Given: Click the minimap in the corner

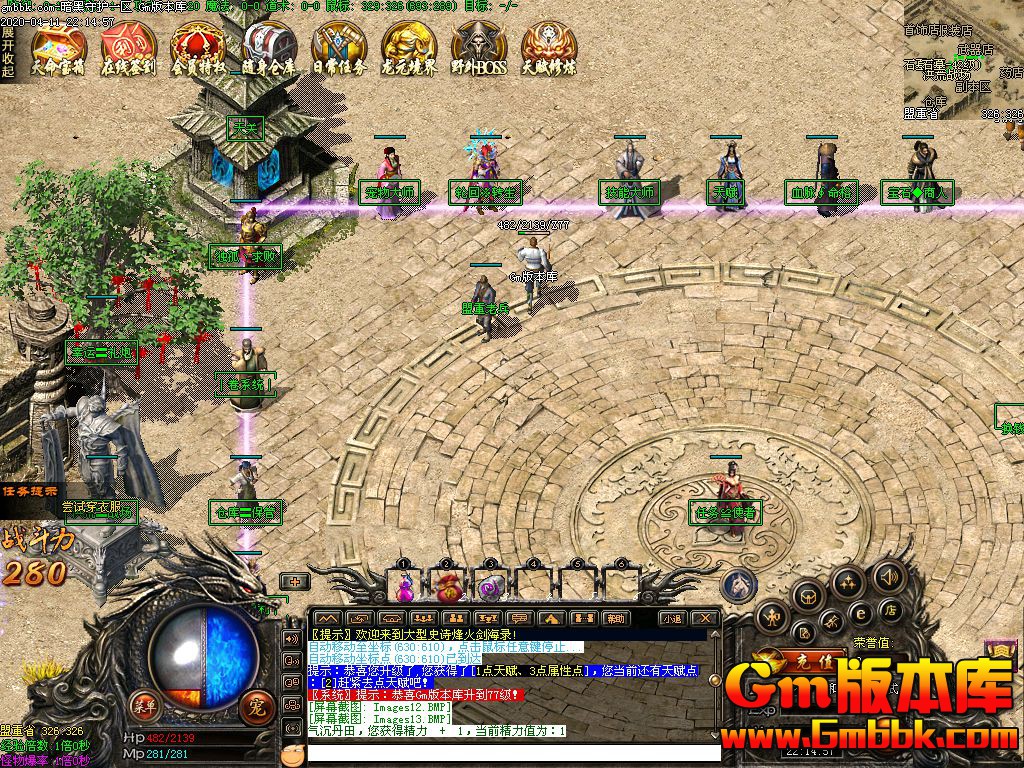Looking at the screenshot, I should (963, 62).
